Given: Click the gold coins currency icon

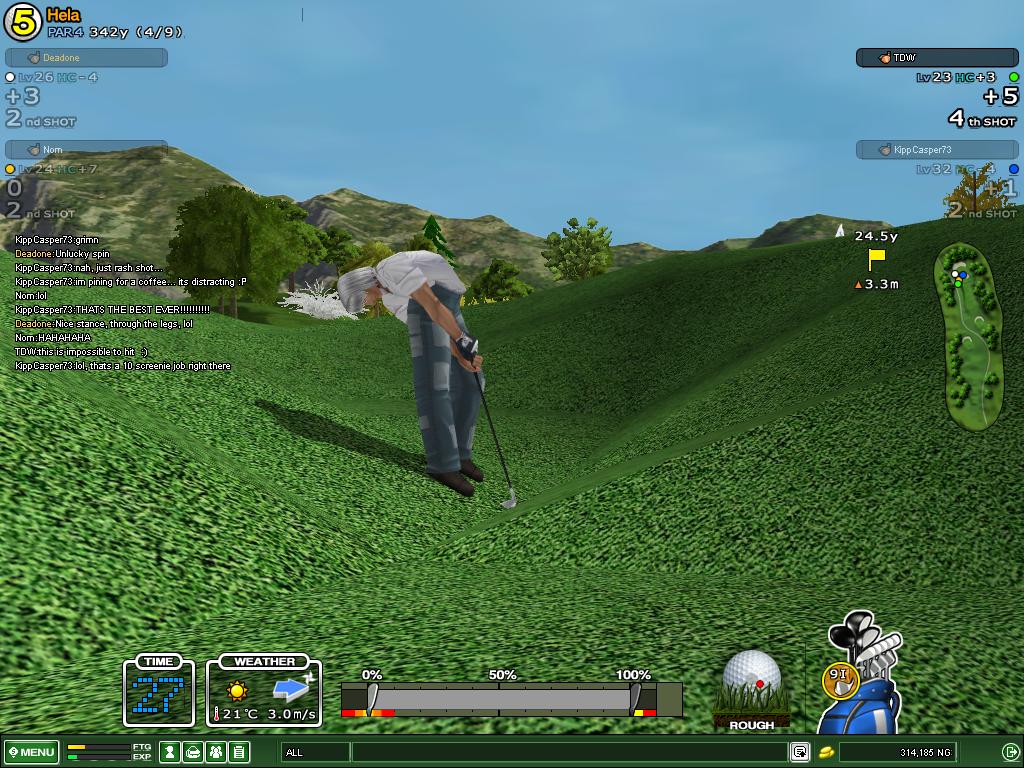Looking at the screenshot, I should coord(827,752).
